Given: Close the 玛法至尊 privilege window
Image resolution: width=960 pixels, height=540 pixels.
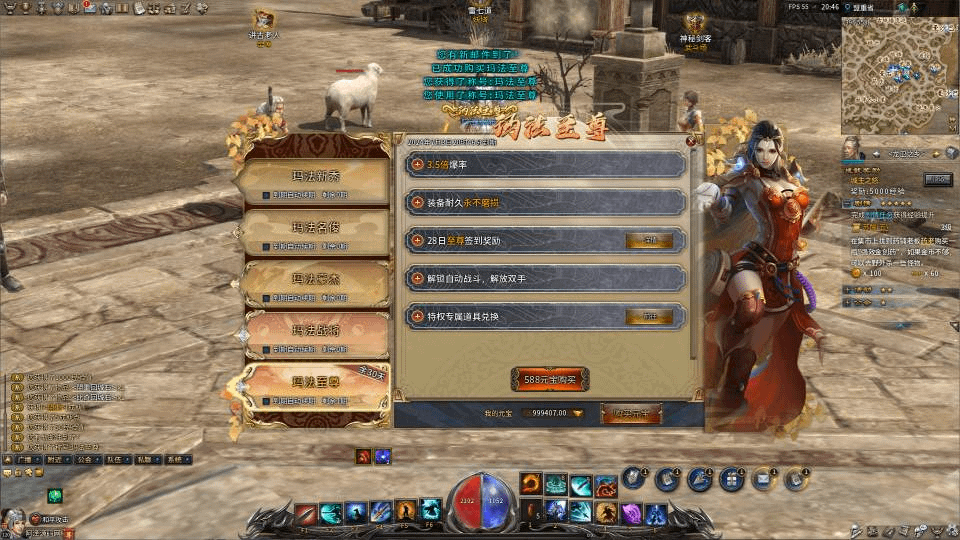Looking at the screenshot, I should [691, 141].
